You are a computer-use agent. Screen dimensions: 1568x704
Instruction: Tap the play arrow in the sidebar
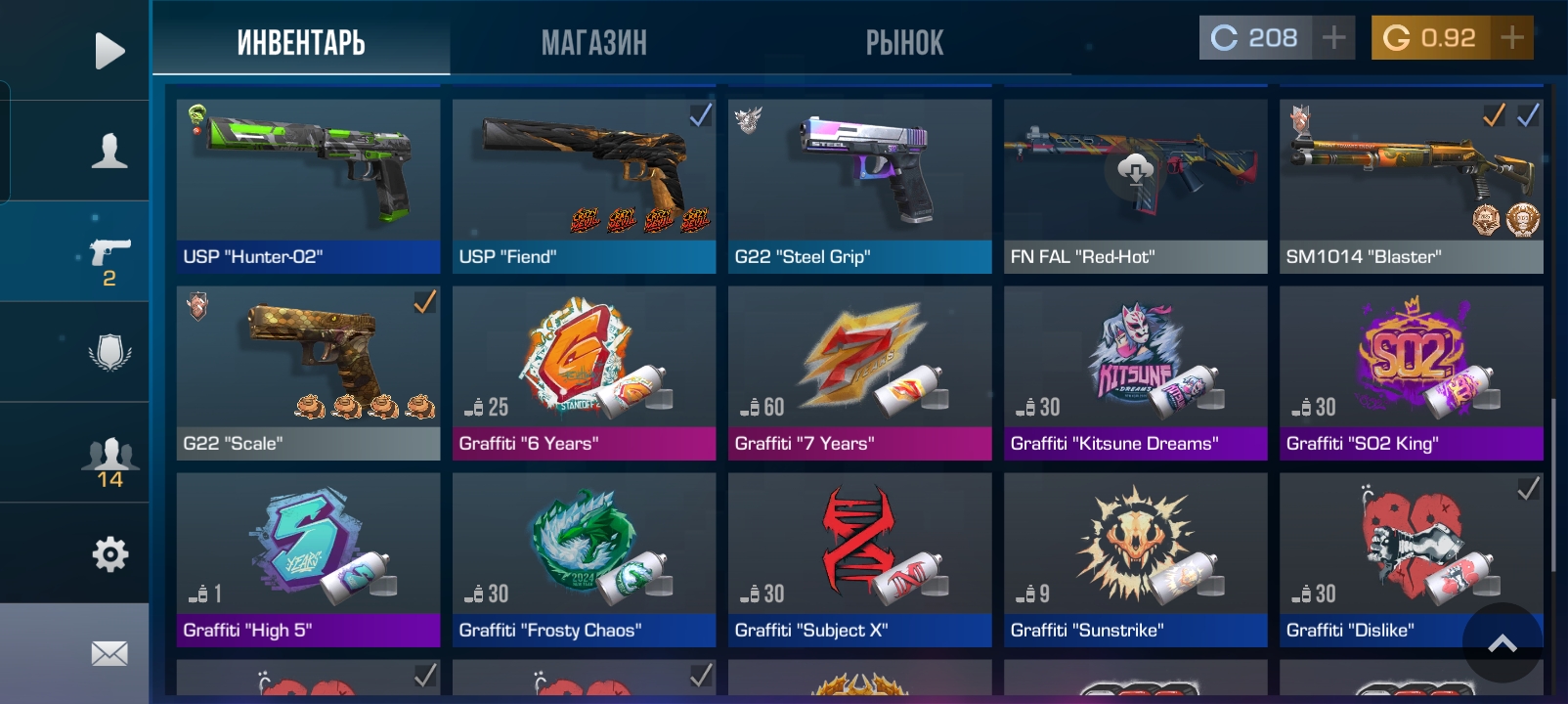[x=109, y=51]
